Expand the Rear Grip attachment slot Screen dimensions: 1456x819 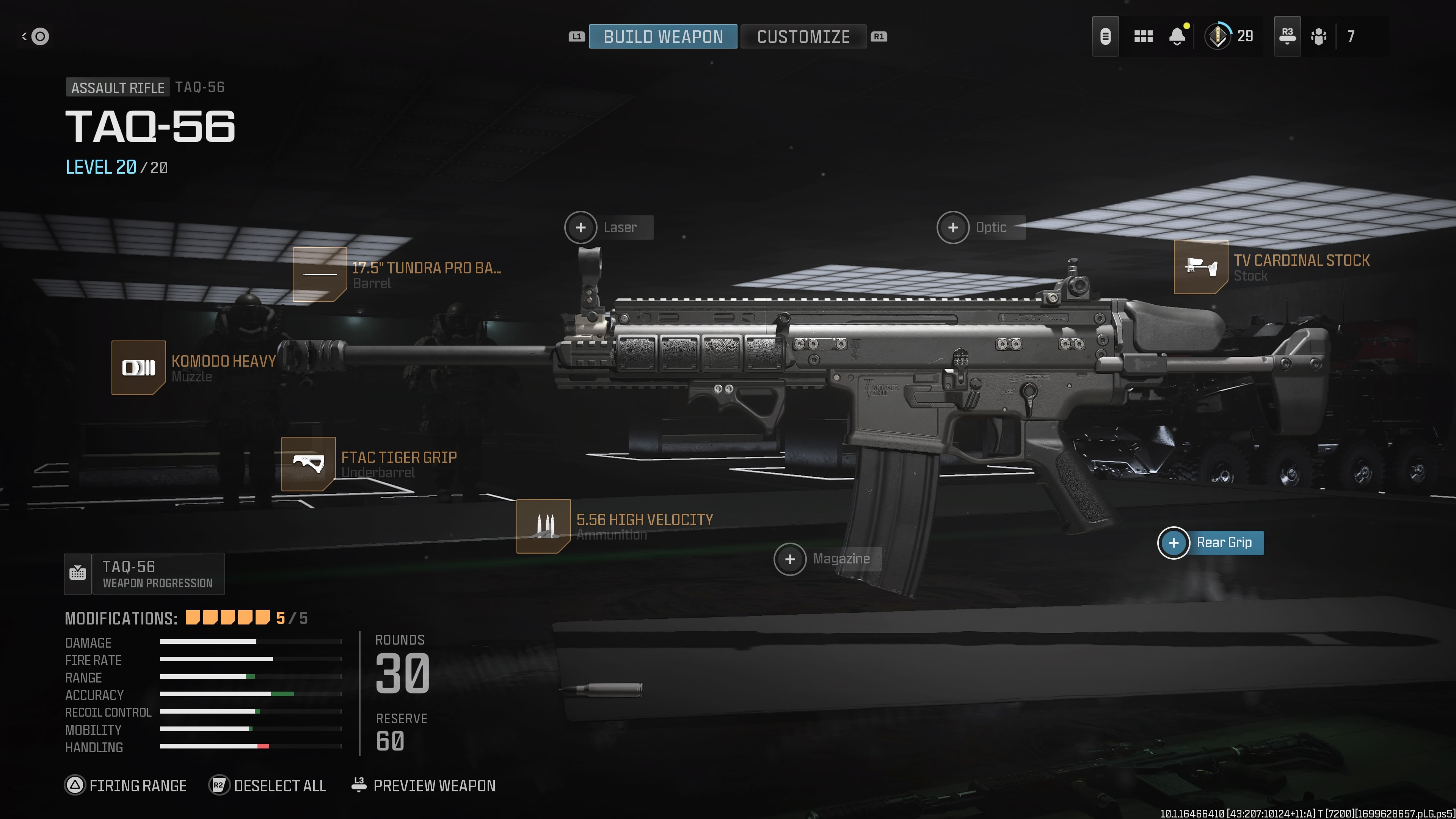[1174, 543]
